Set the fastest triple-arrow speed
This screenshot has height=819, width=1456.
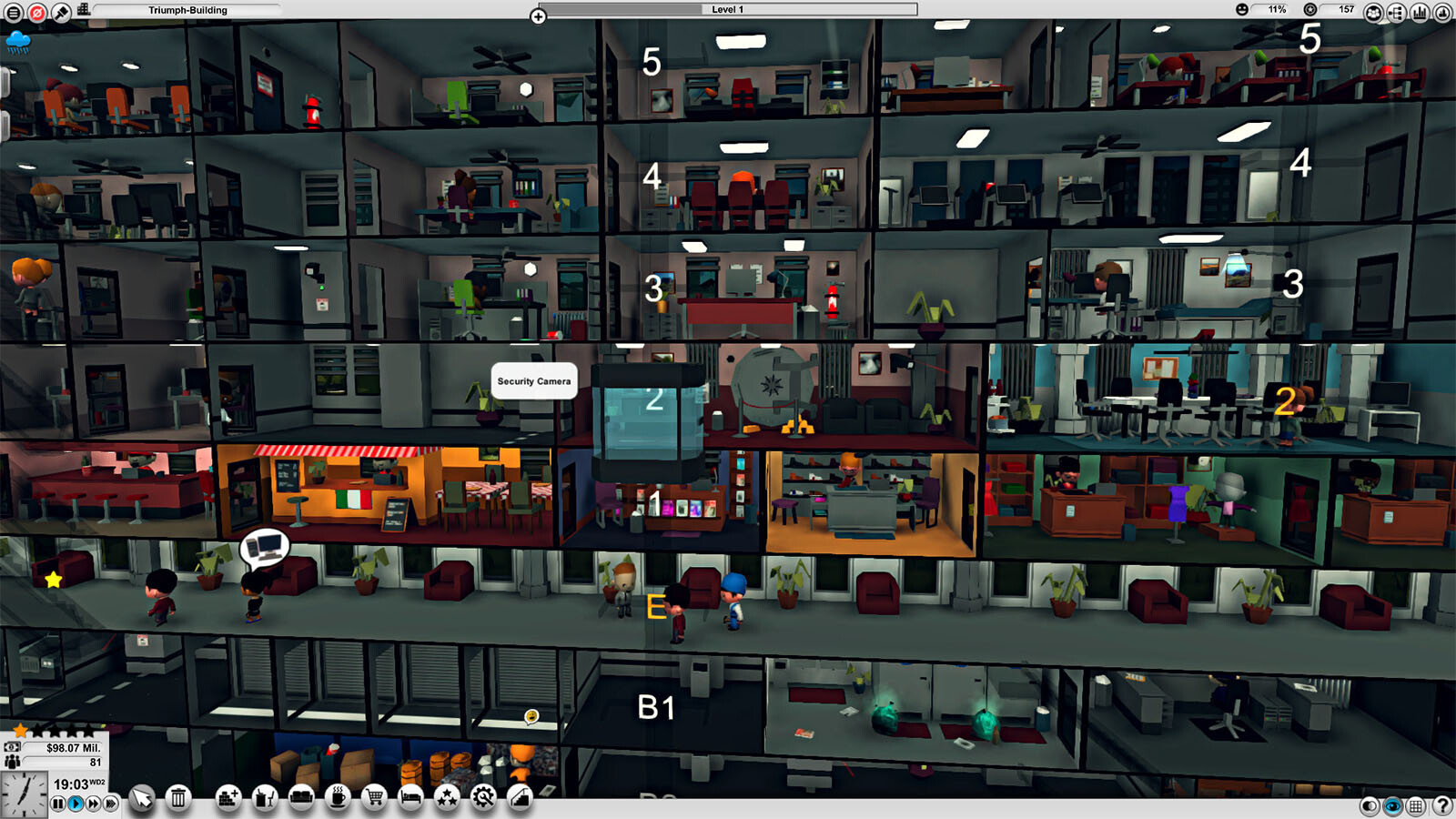coord(111,804)
